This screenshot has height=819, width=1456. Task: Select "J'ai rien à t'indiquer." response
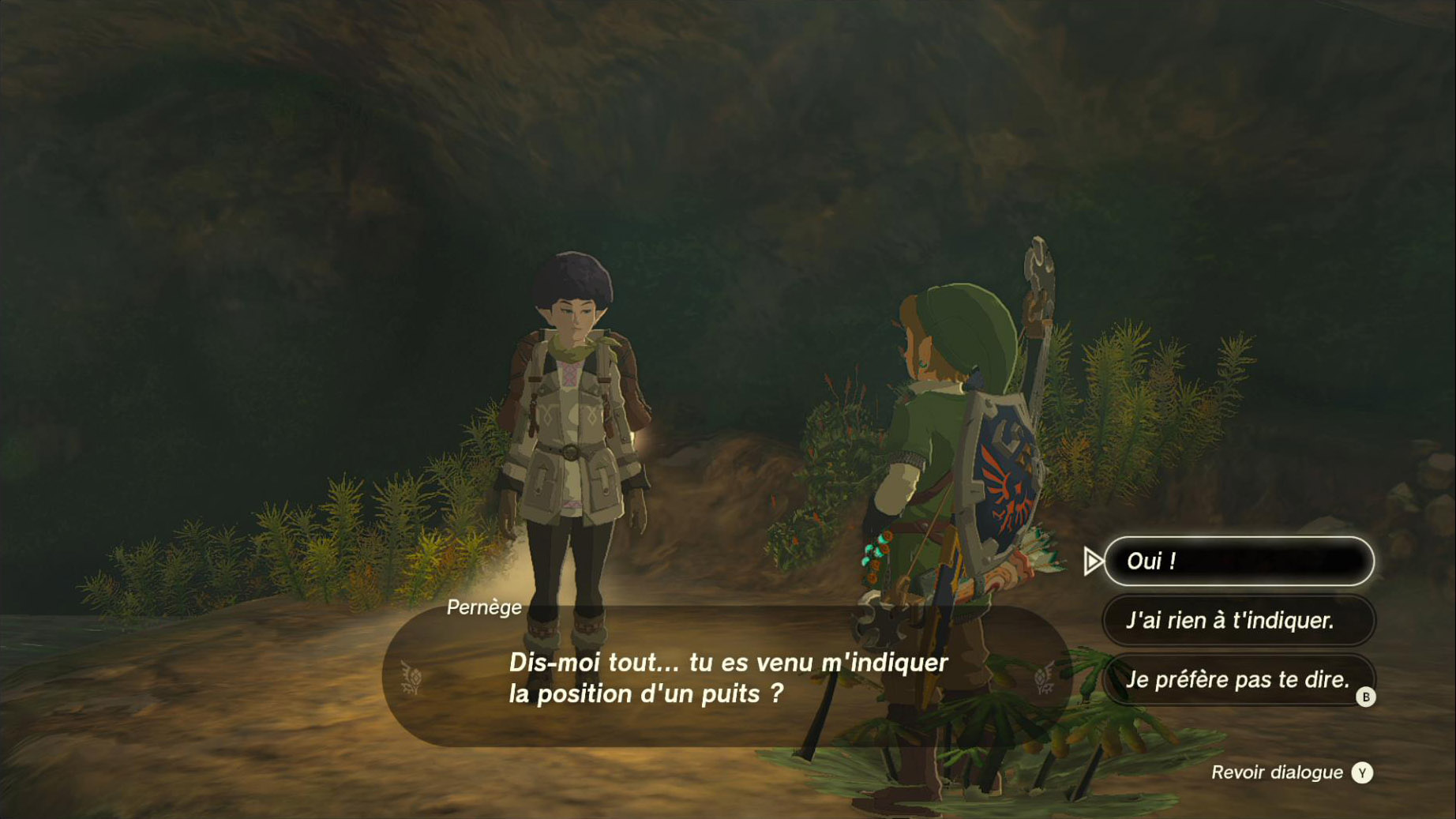tap(1238, 621)
